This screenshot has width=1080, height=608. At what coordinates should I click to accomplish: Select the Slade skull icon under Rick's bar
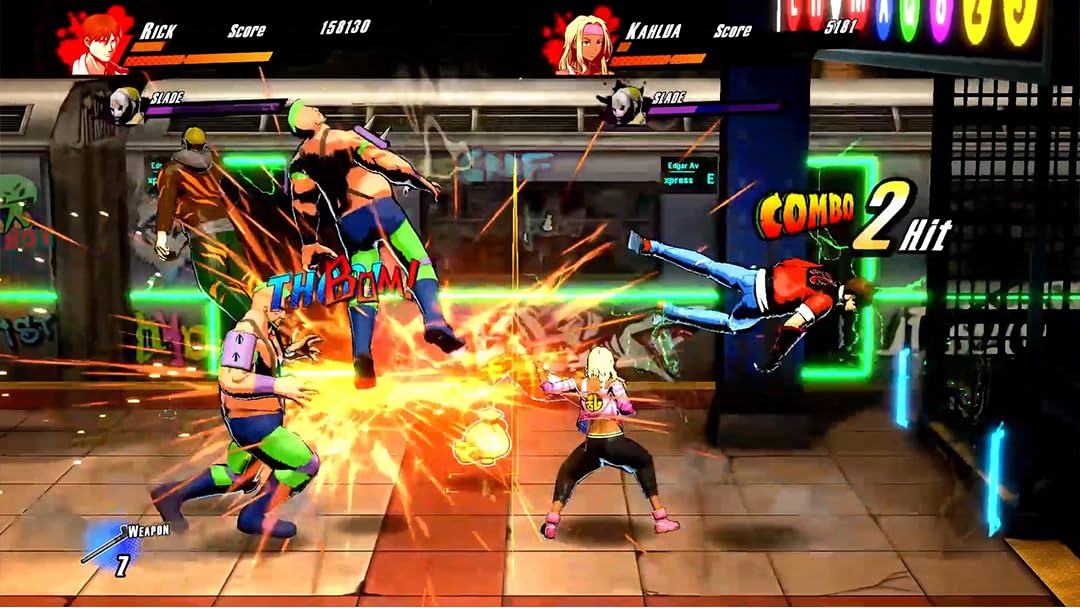[x=125, y=106]
